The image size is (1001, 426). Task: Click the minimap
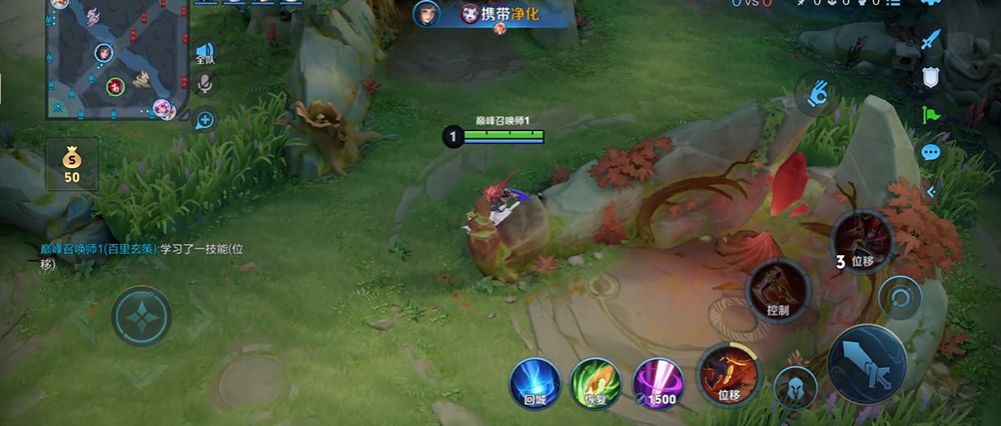[118, 58]
